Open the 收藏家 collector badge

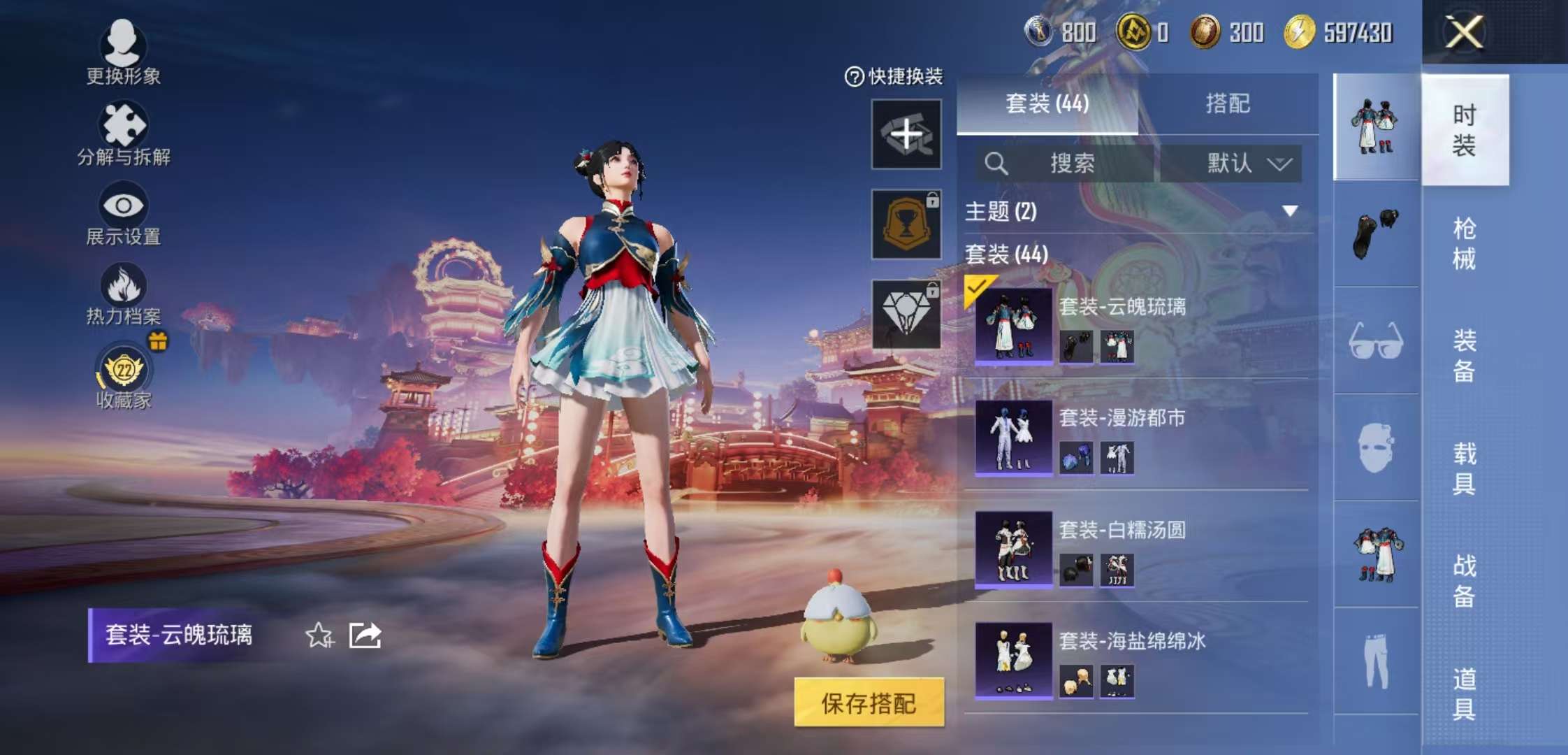click(x=122, y=371)
